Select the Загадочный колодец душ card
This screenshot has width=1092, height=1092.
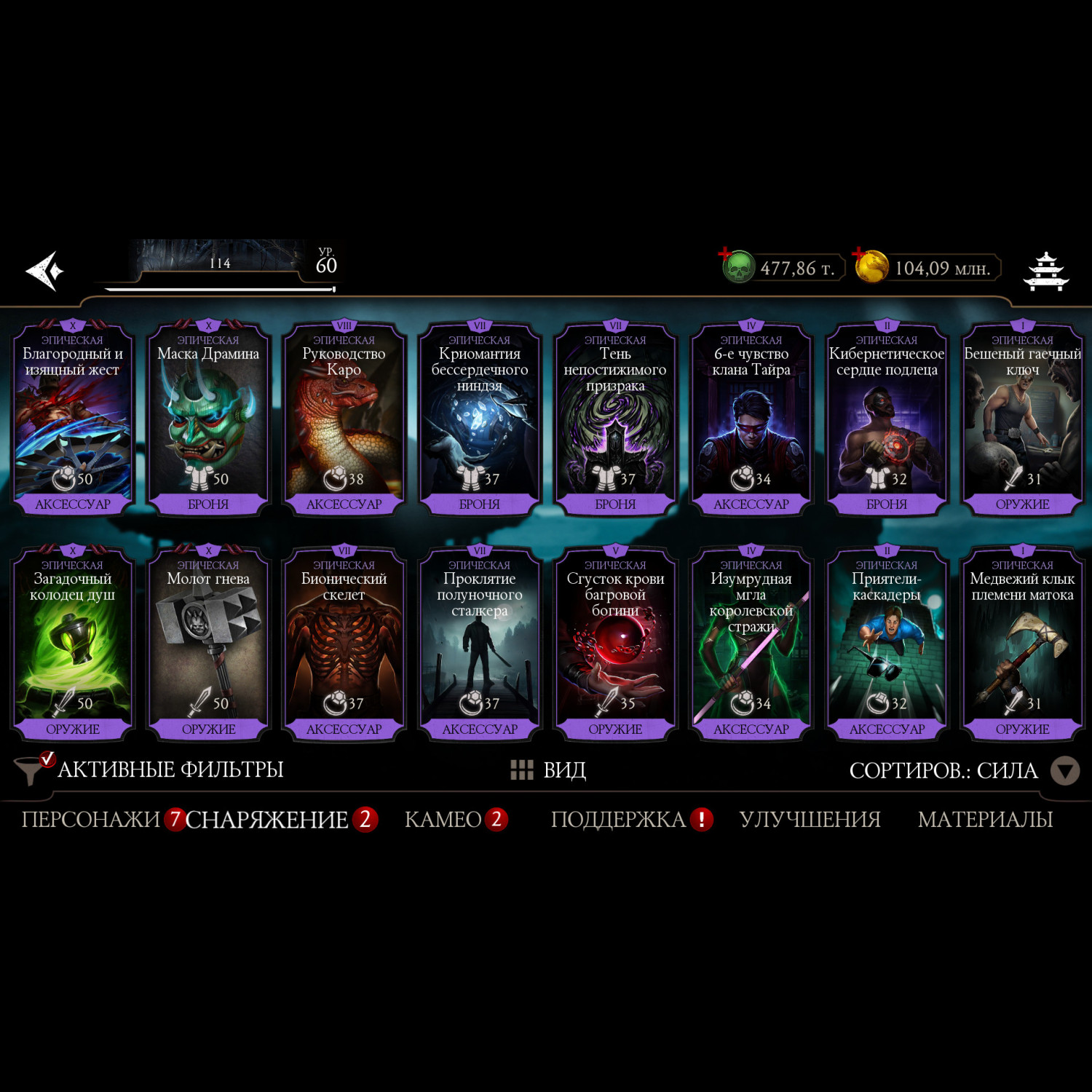[x=73, y=644]
